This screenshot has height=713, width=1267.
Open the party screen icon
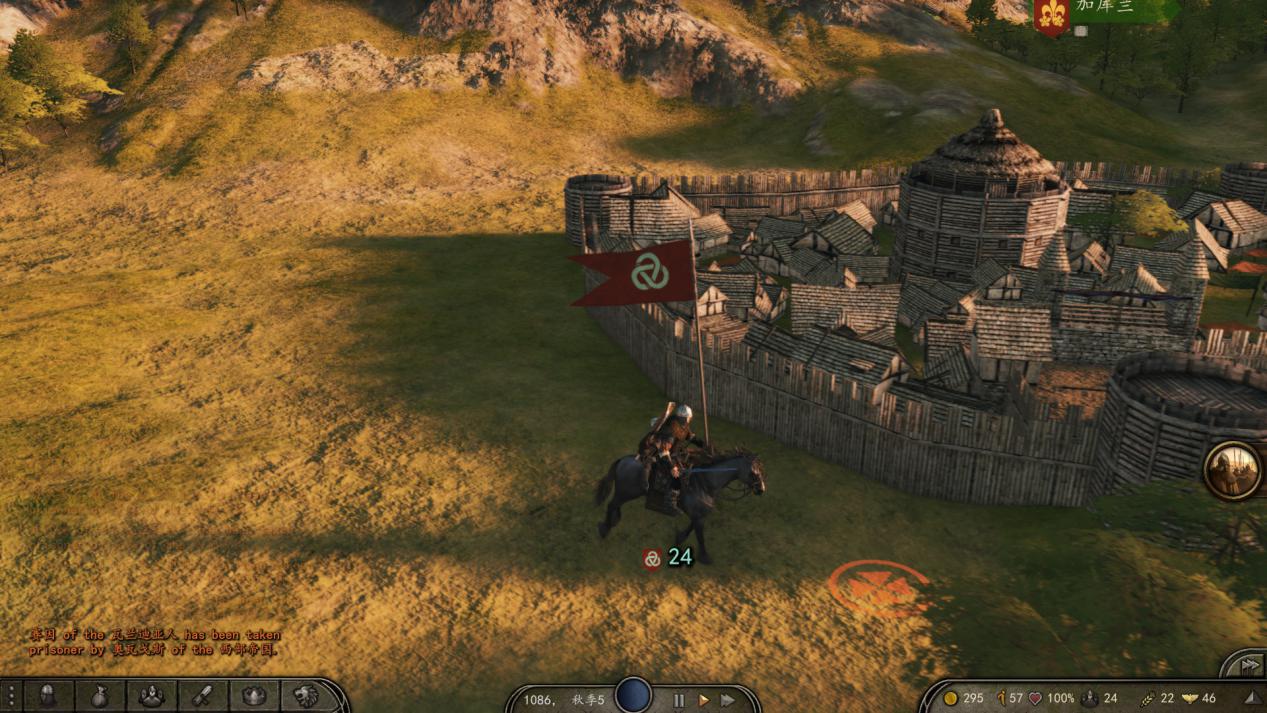click(x=151, y=696)
